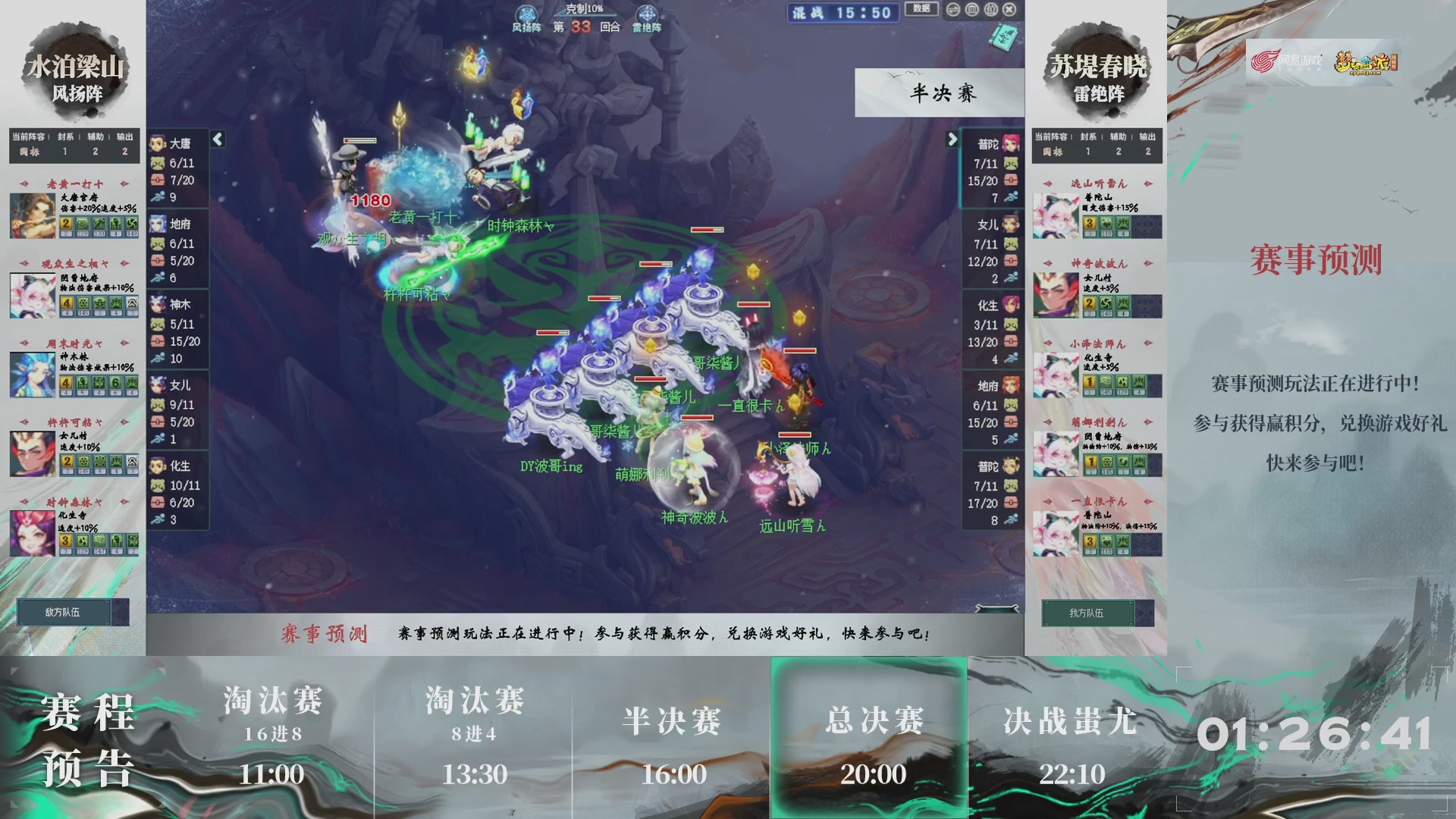Screen dimensions: 1456x819
Task: Click the trash circular icon beside 数据 button
Action: pyautogui.click(x=971, y=10)
